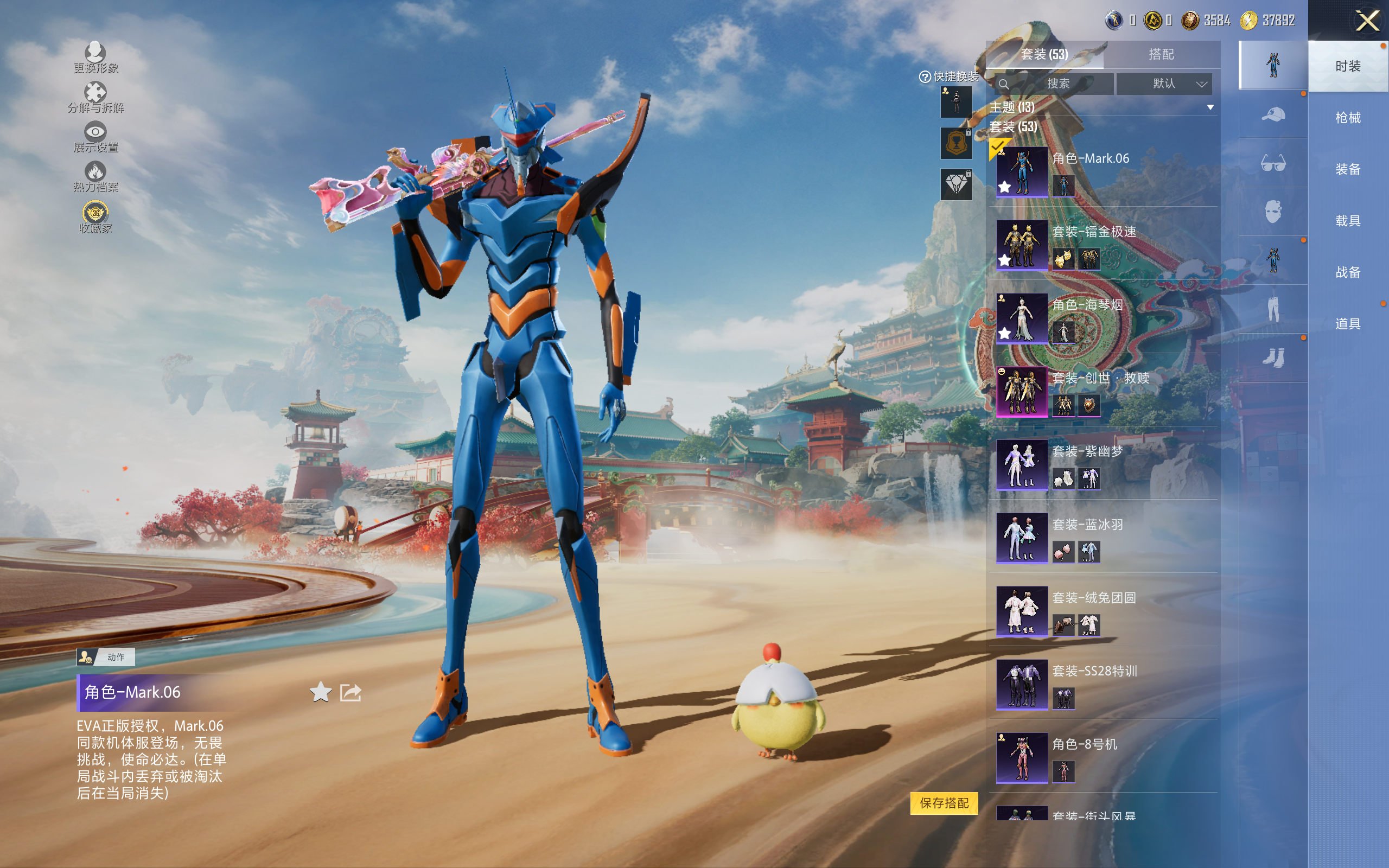Expand the 主题 (13) section
This screenshot has height=868, width=1389.
1210,107
